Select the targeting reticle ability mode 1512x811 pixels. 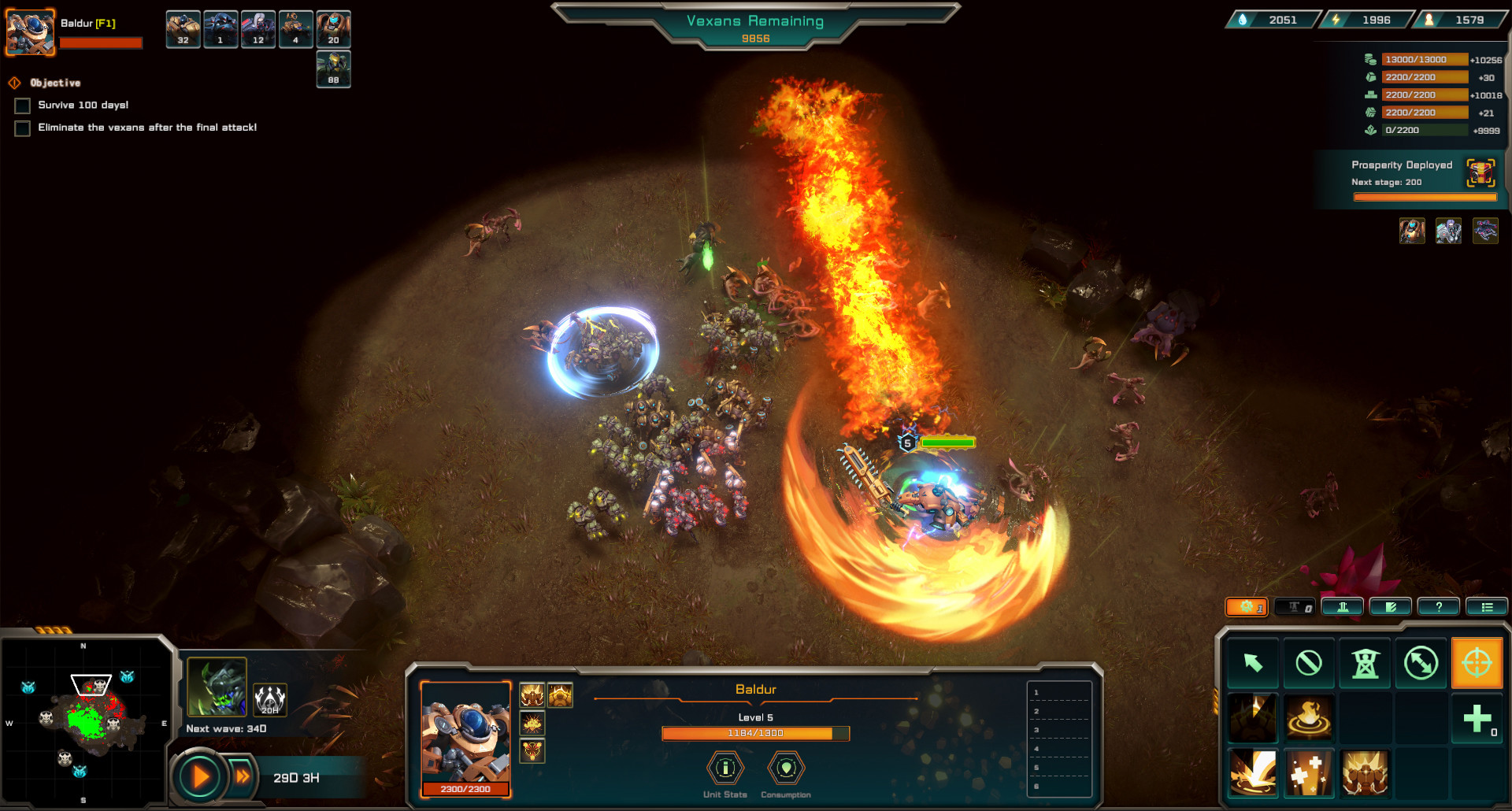pos(1477,663)
